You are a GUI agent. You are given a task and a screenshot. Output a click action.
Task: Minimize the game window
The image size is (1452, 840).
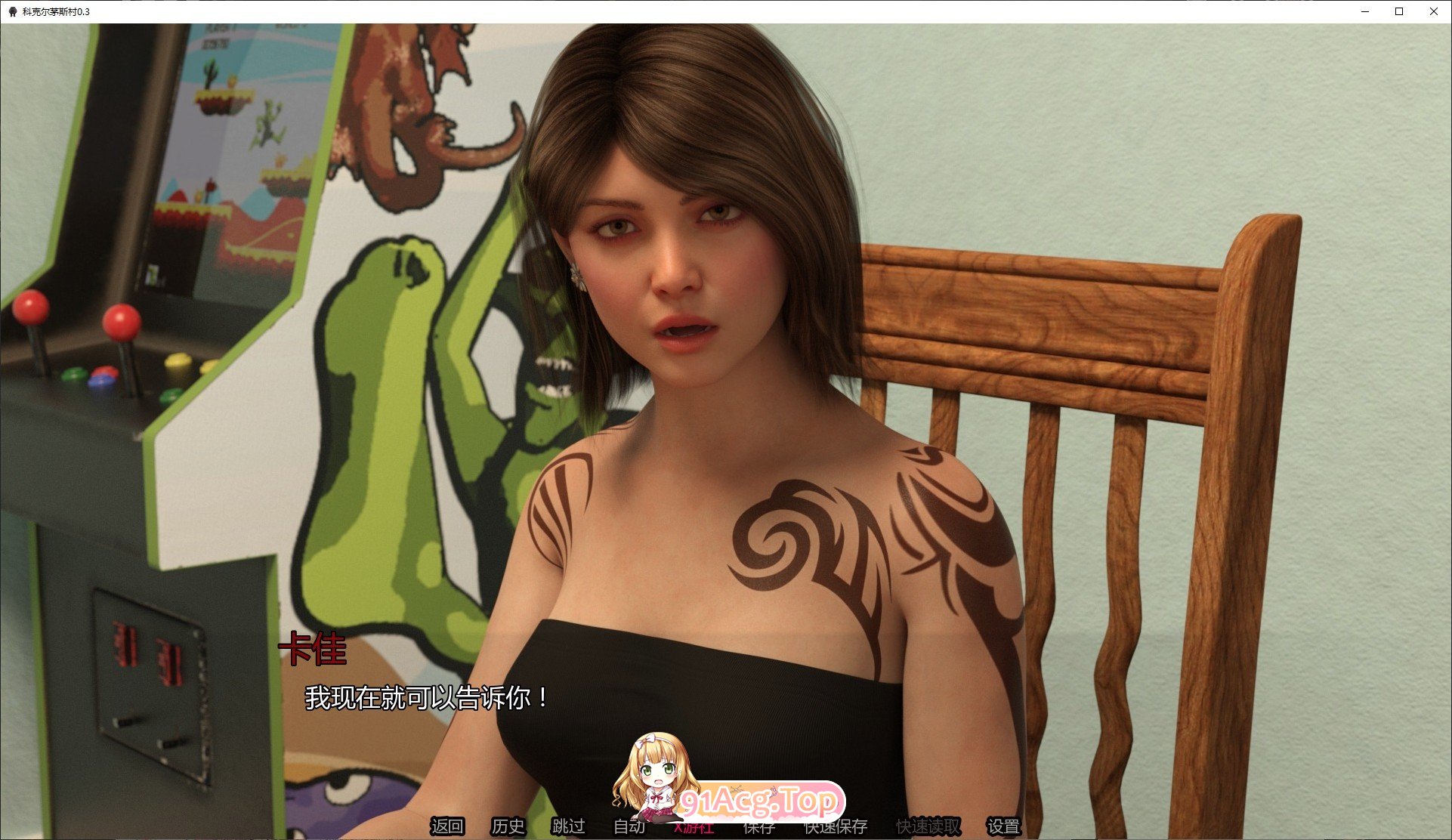[1365, 11]
